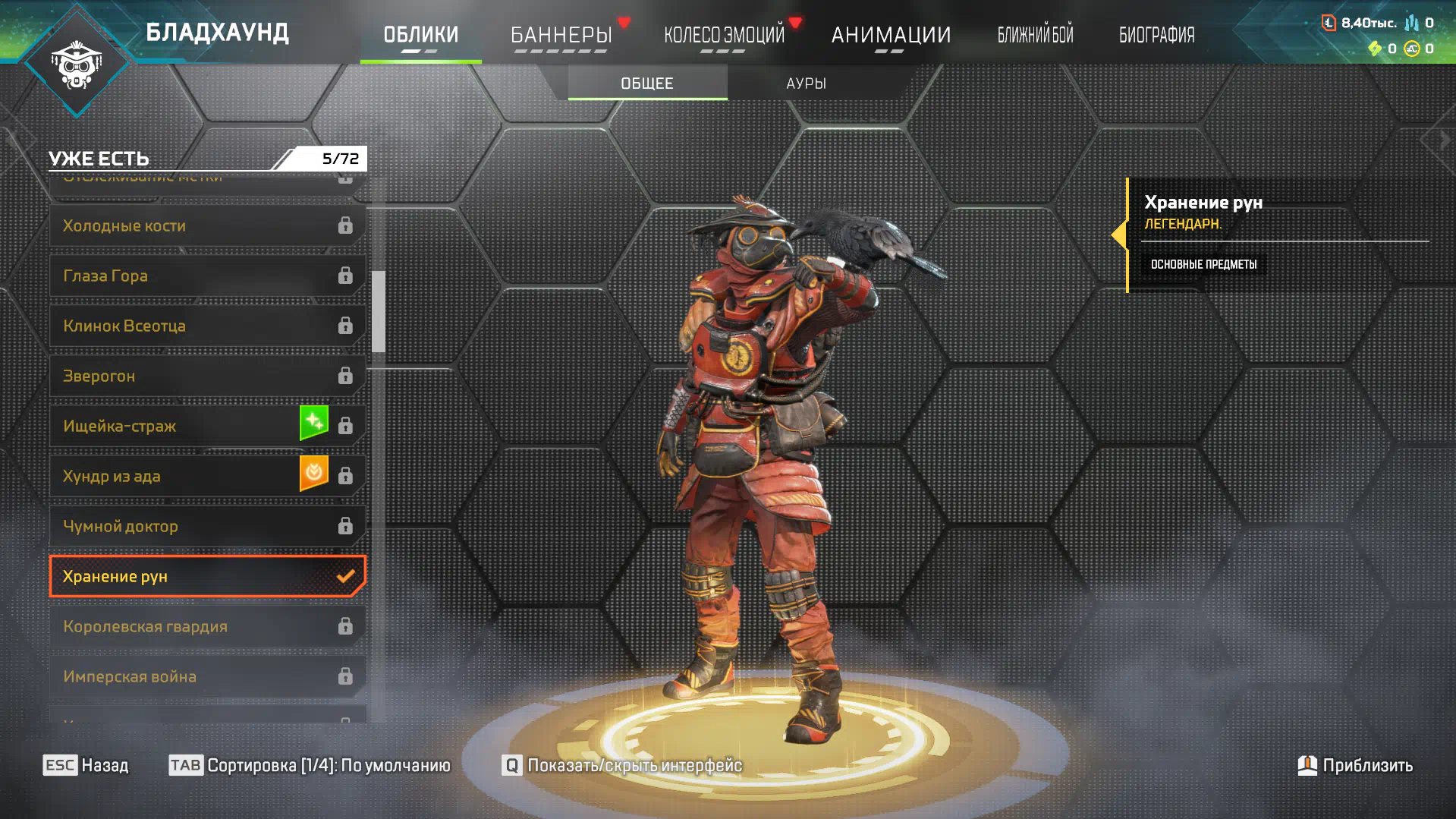Show the Биография tab
The height and width of the screenshot is (819, 1456).
tap(1156, 35)
